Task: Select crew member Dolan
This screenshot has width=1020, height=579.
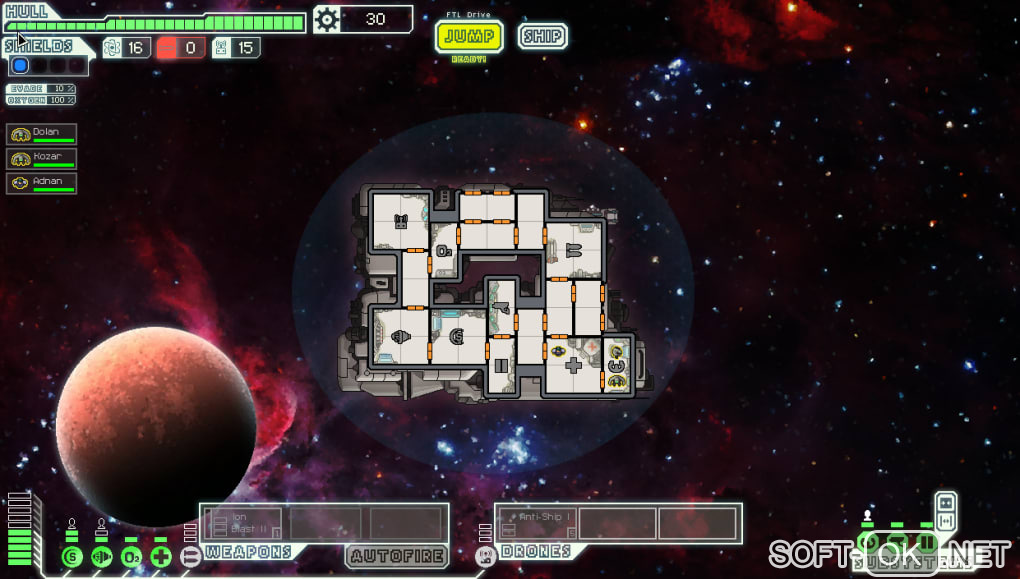Action: click(x=42, y=133)
